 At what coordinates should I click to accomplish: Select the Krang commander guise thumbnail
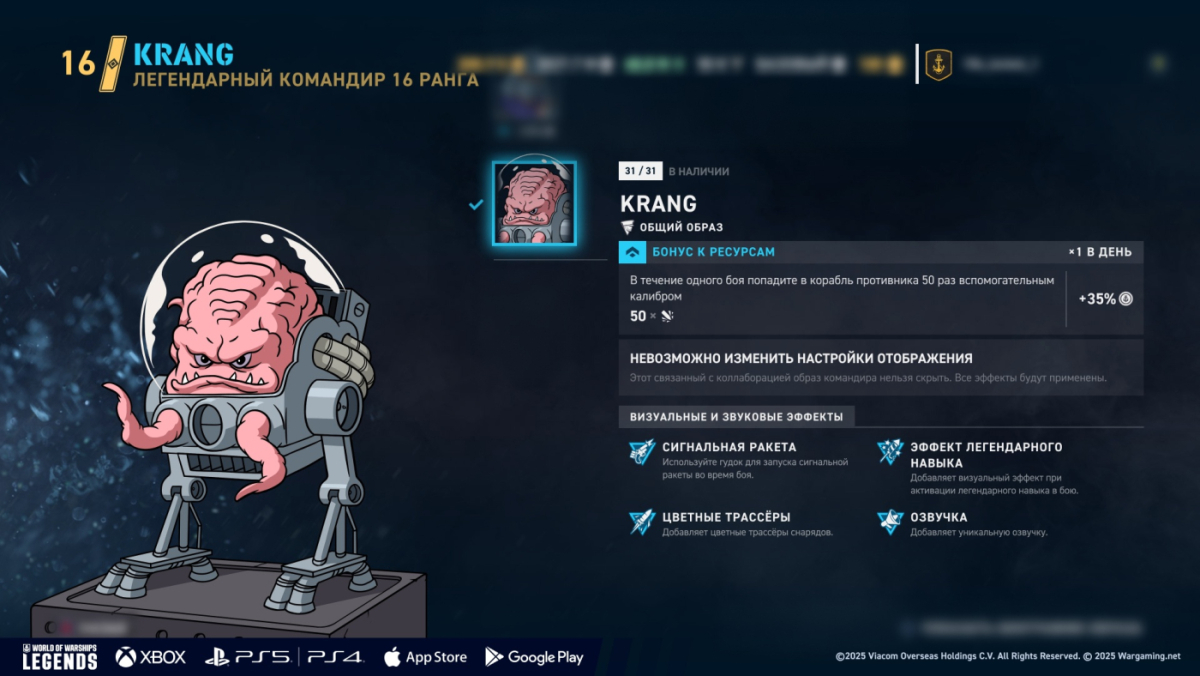pos(534,203)
